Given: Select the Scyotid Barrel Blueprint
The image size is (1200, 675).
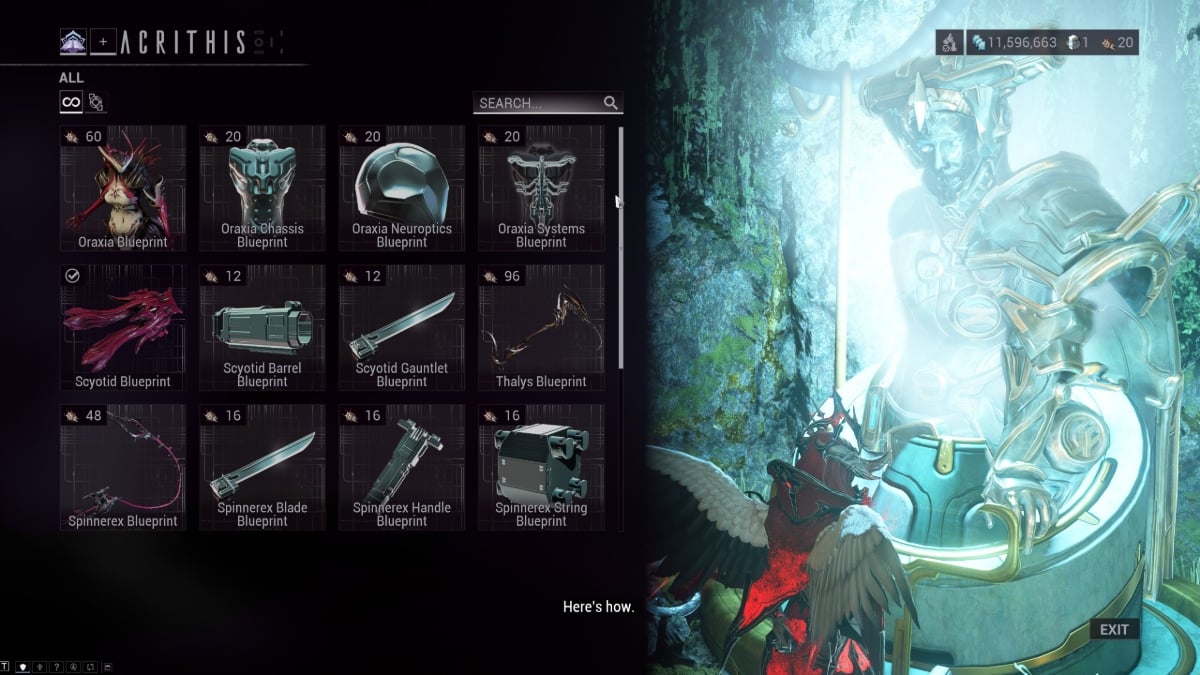Looking at the screenshot, I should tap(262, 327).
